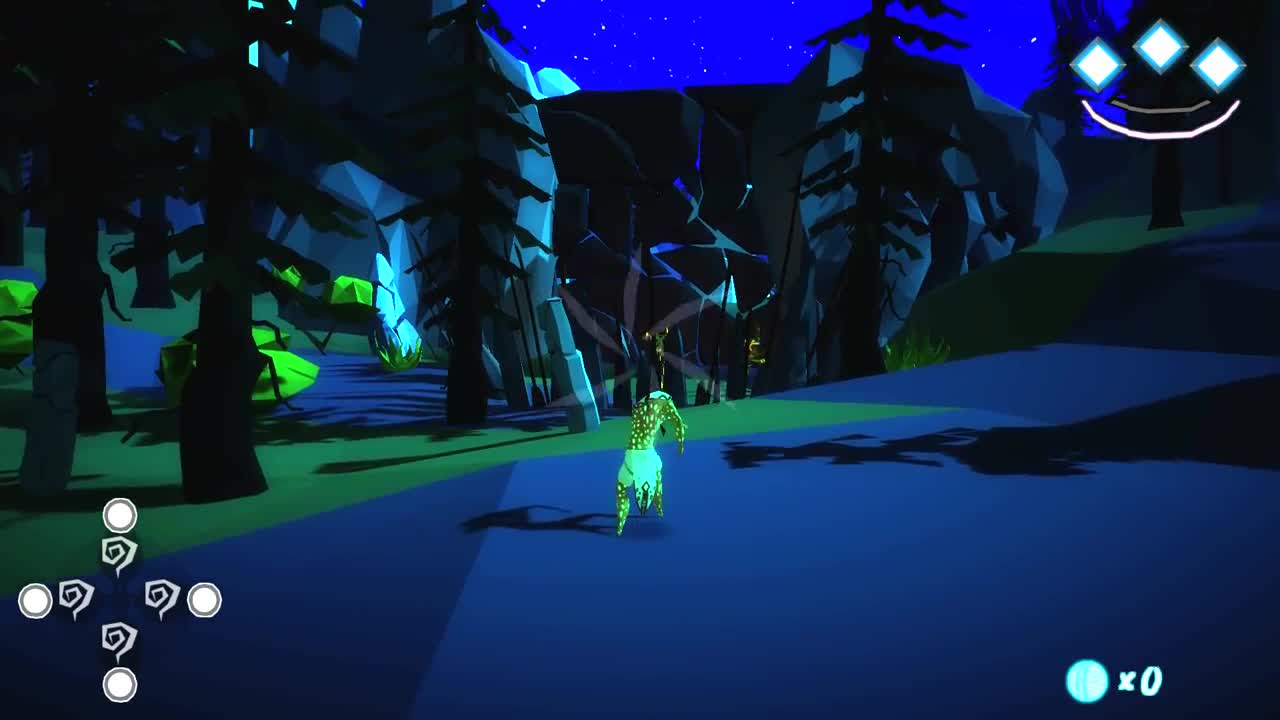Select the top spiral rune ability
Screen dimensions: 1280x720
point(117,549)
